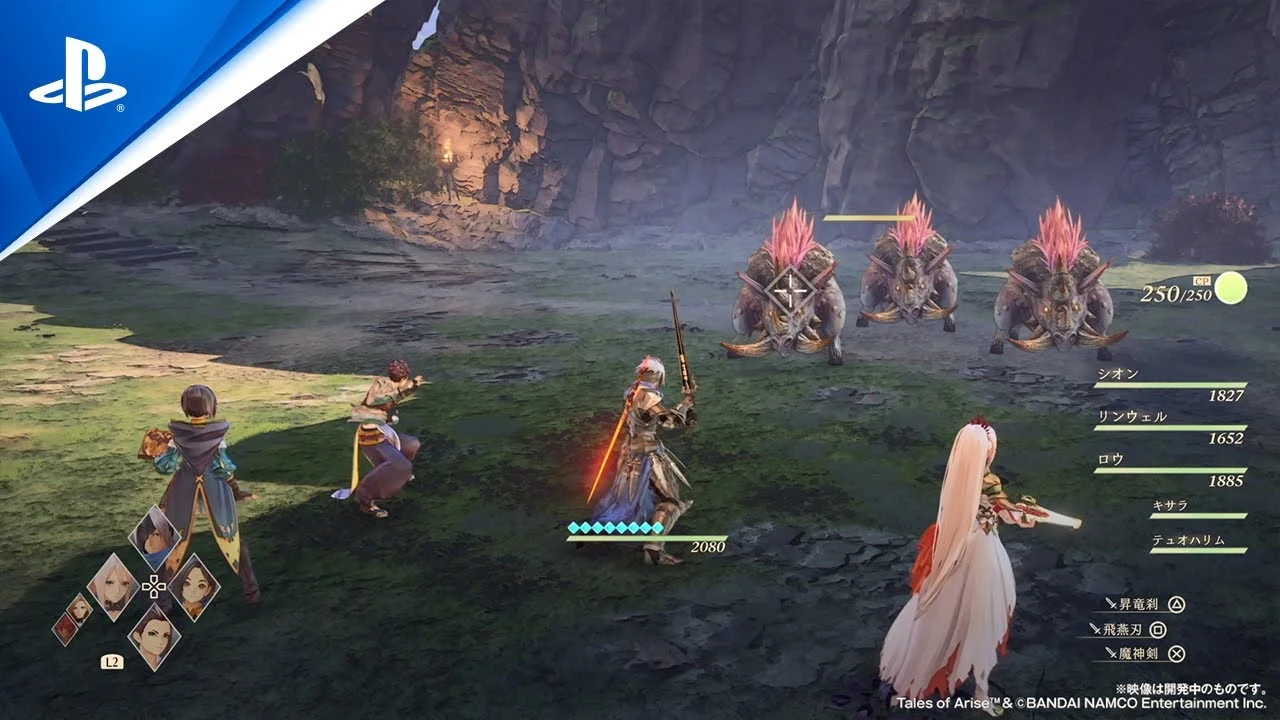Click the sword icon beside the 魔神剣 arte
Image resolution: width=1280 pixels, height=720 pixels.
click(x=1111, y=651)
